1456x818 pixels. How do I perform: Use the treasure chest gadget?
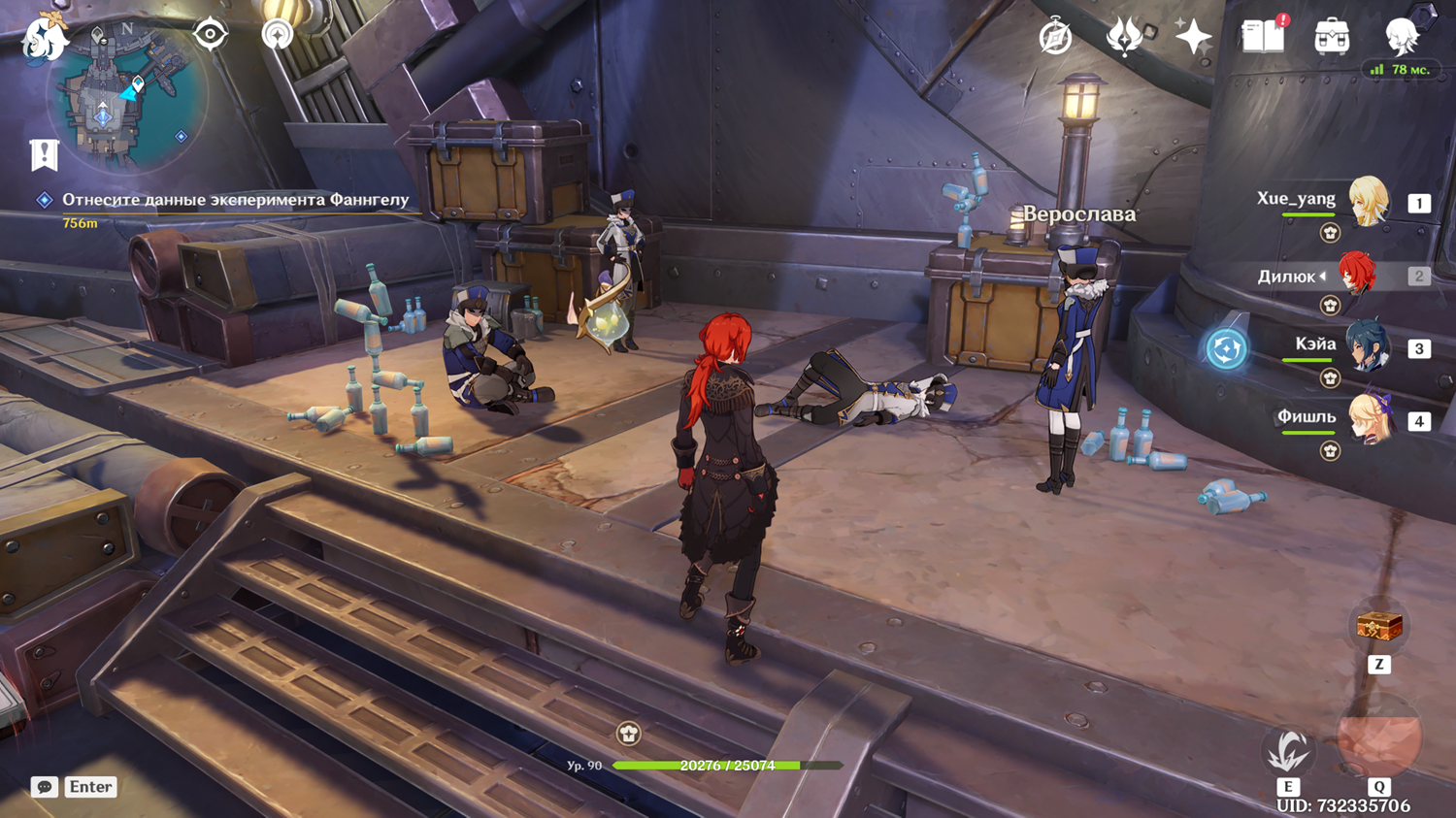point(1379,627)
